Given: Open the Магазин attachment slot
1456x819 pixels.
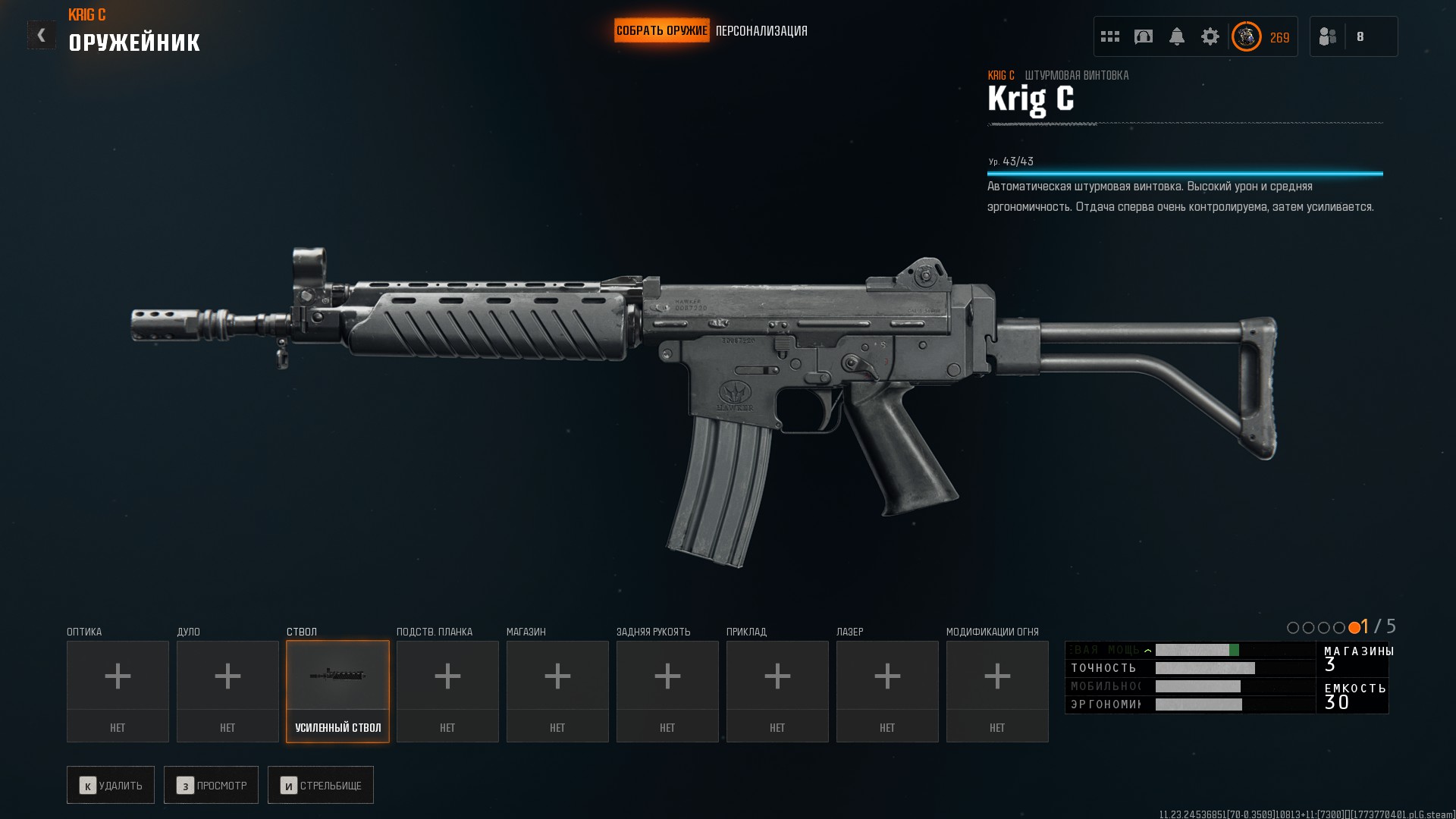Looking at the screenshot, I should click(557, 691).
